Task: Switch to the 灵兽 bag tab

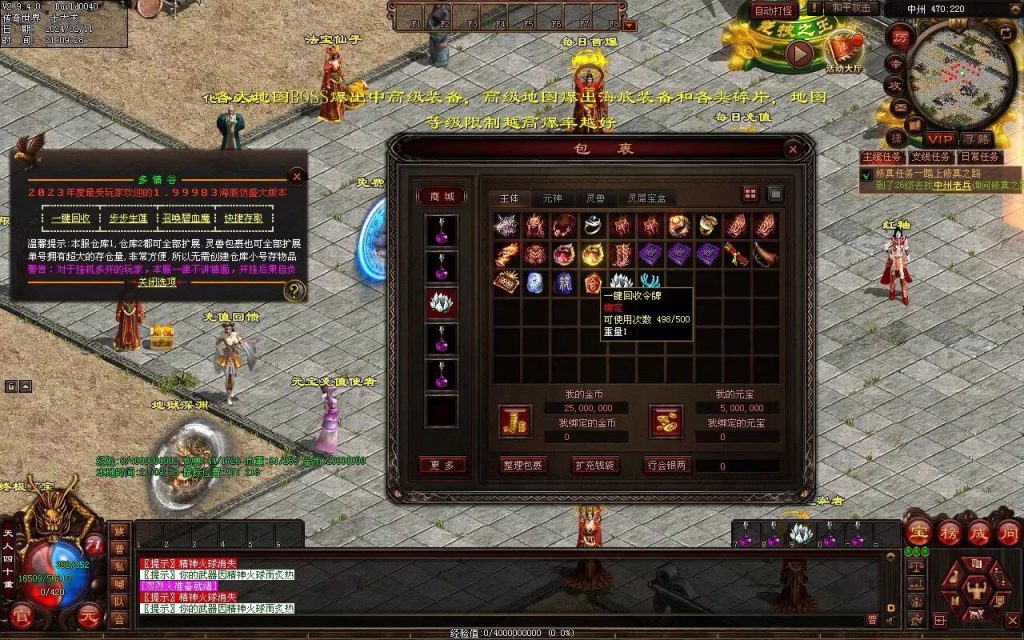Action: (594, 198)
